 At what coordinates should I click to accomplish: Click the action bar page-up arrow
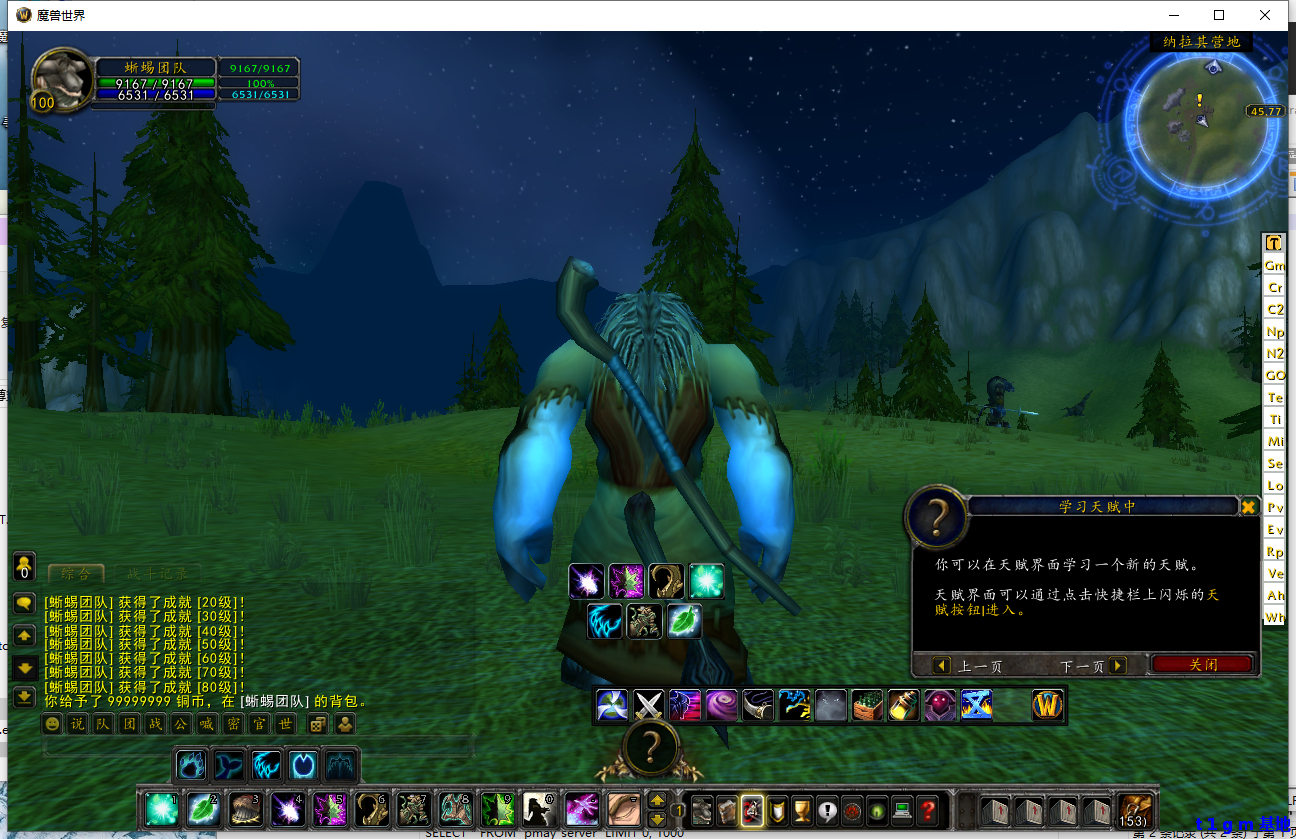[x=657, y=800]
